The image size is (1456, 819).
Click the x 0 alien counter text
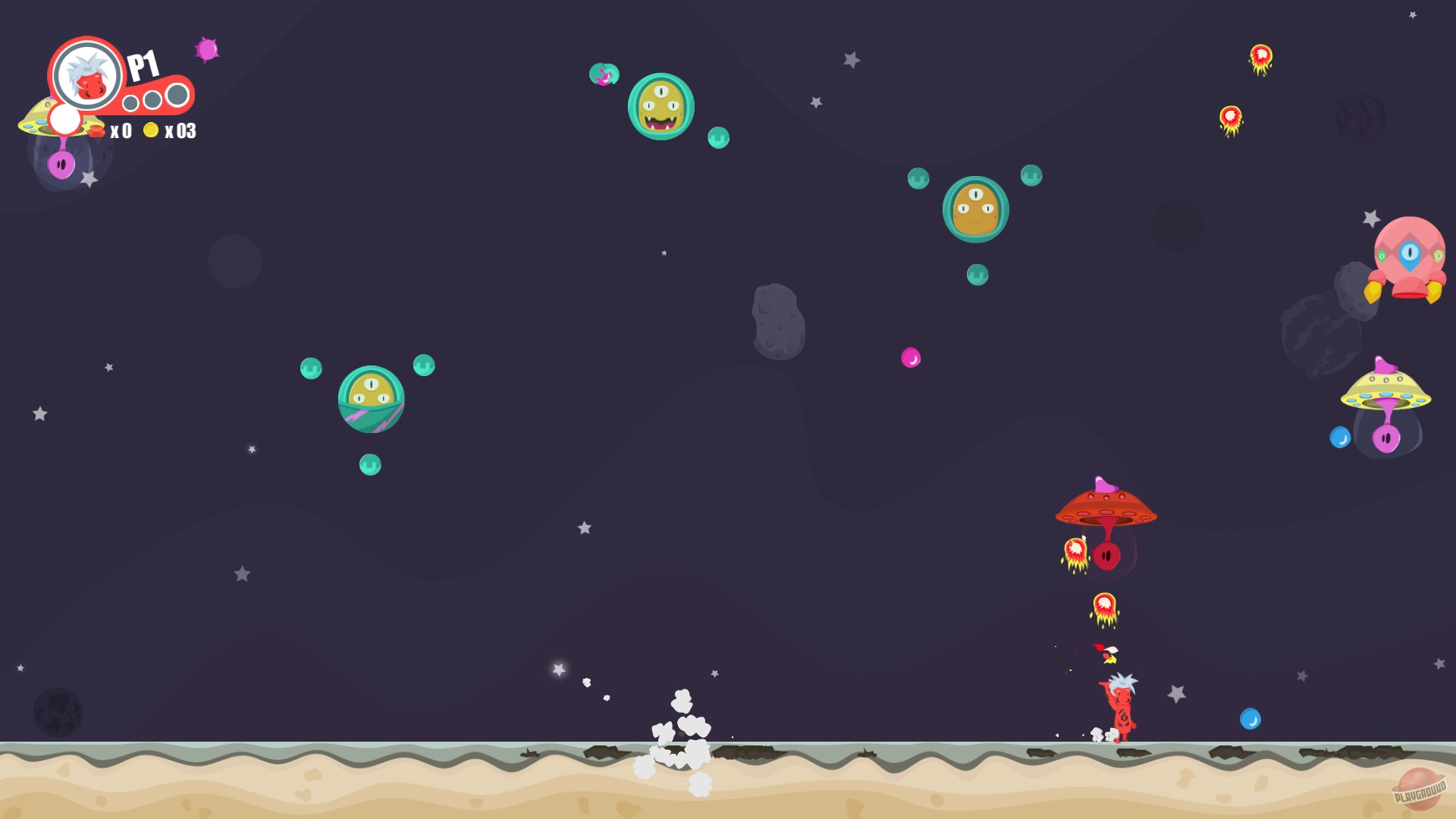click(121, 132)
